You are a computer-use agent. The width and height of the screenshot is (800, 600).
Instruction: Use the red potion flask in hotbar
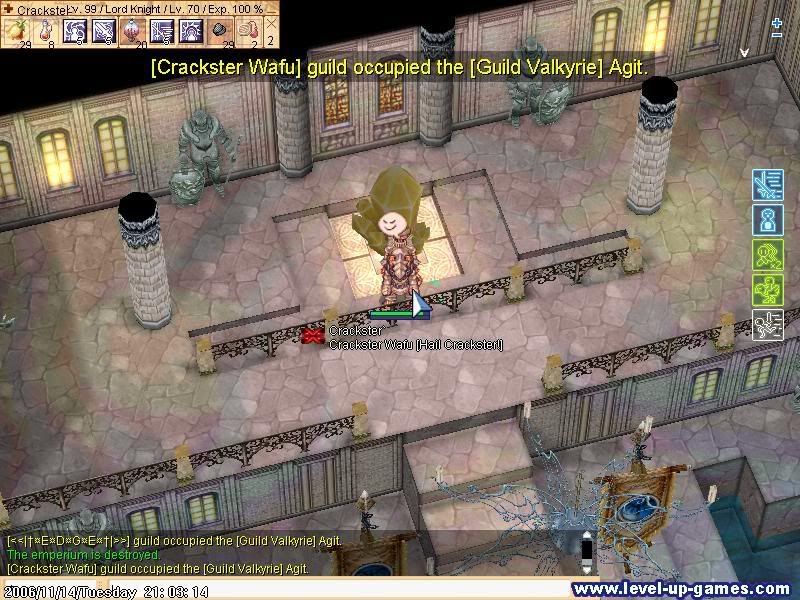click(46, 31)
